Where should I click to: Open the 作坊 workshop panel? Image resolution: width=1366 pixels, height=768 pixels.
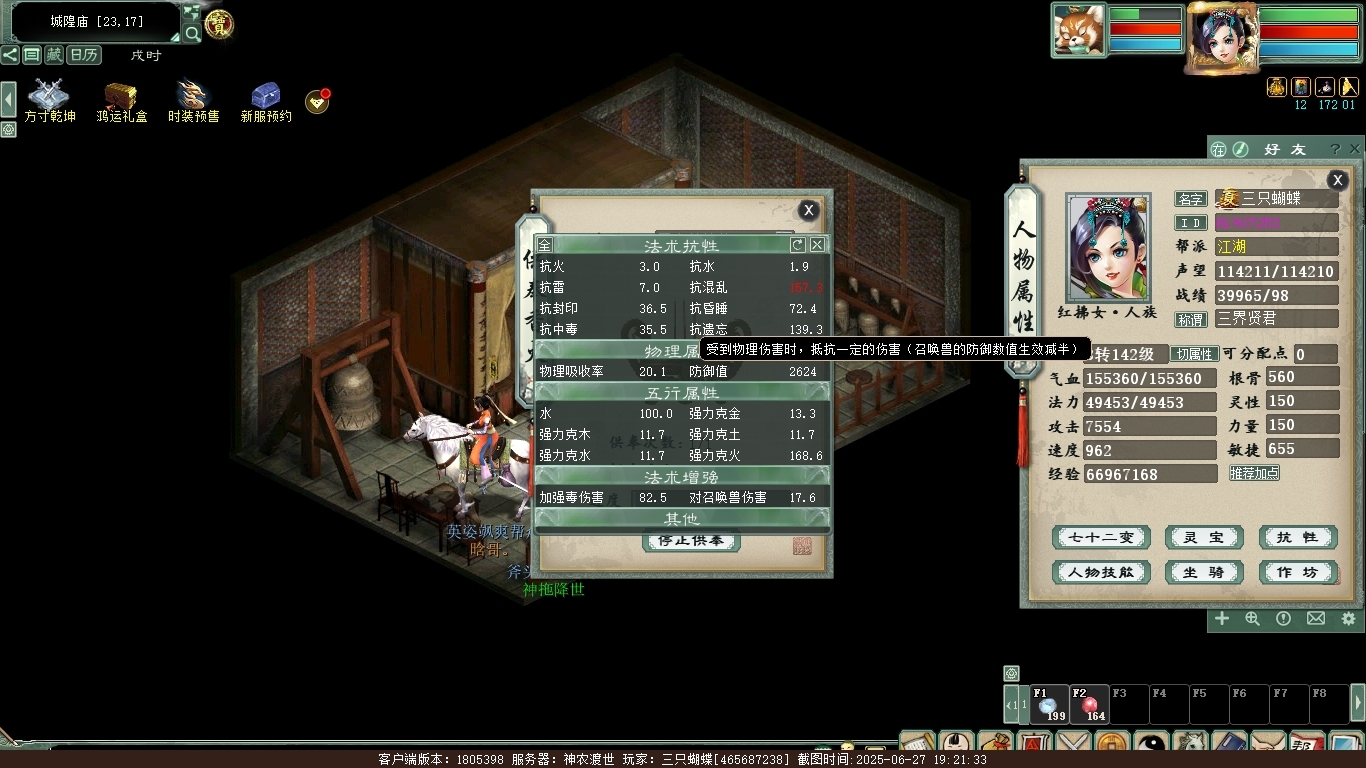click(1298, 573)
